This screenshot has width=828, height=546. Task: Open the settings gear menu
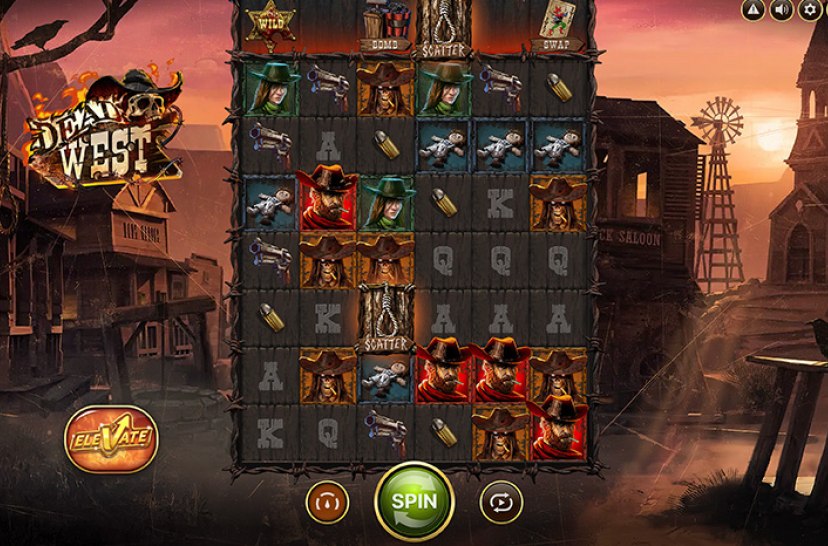(x=811, y=10)
